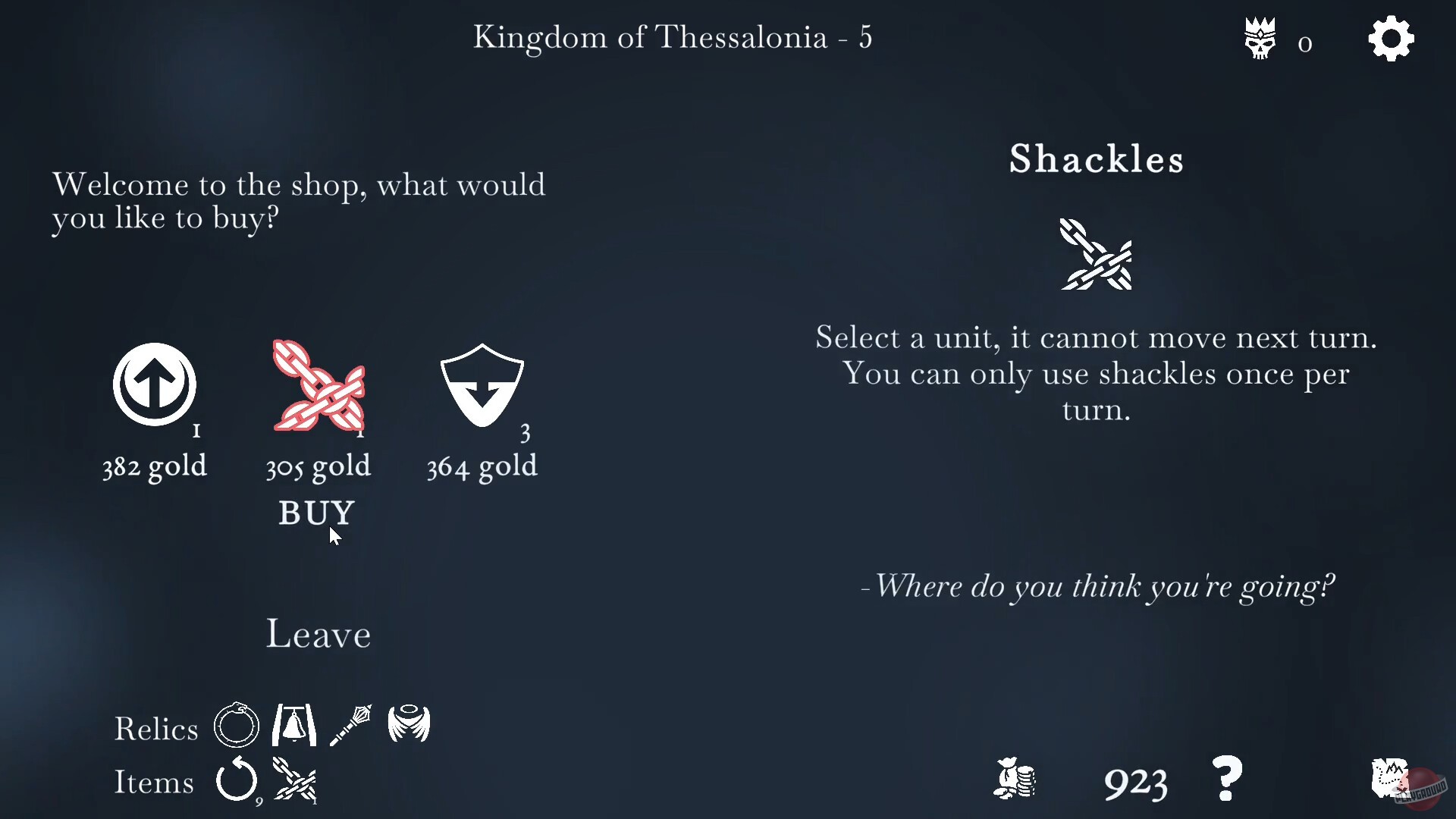The image size is (1456, 819).
Task: Click the large shackles artwork illustration
Action: 1096,256
